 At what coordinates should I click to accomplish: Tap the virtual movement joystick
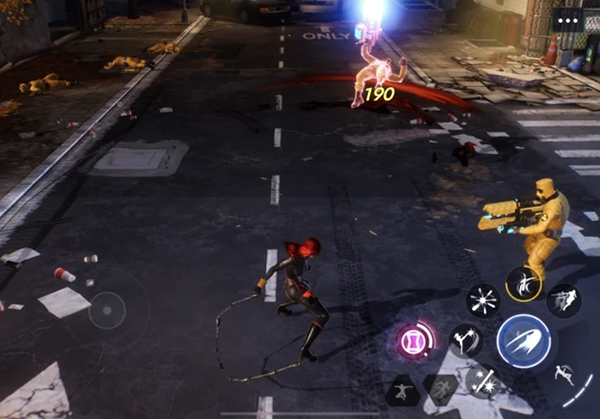click(x=107, y=313)
